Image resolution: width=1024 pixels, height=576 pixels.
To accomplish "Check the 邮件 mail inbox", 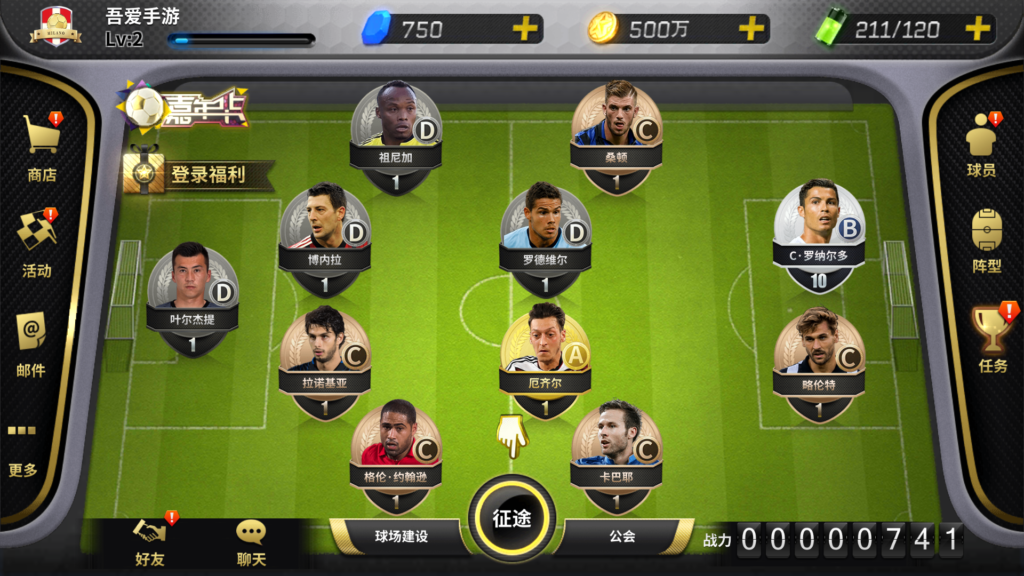I will coord(31,342).
